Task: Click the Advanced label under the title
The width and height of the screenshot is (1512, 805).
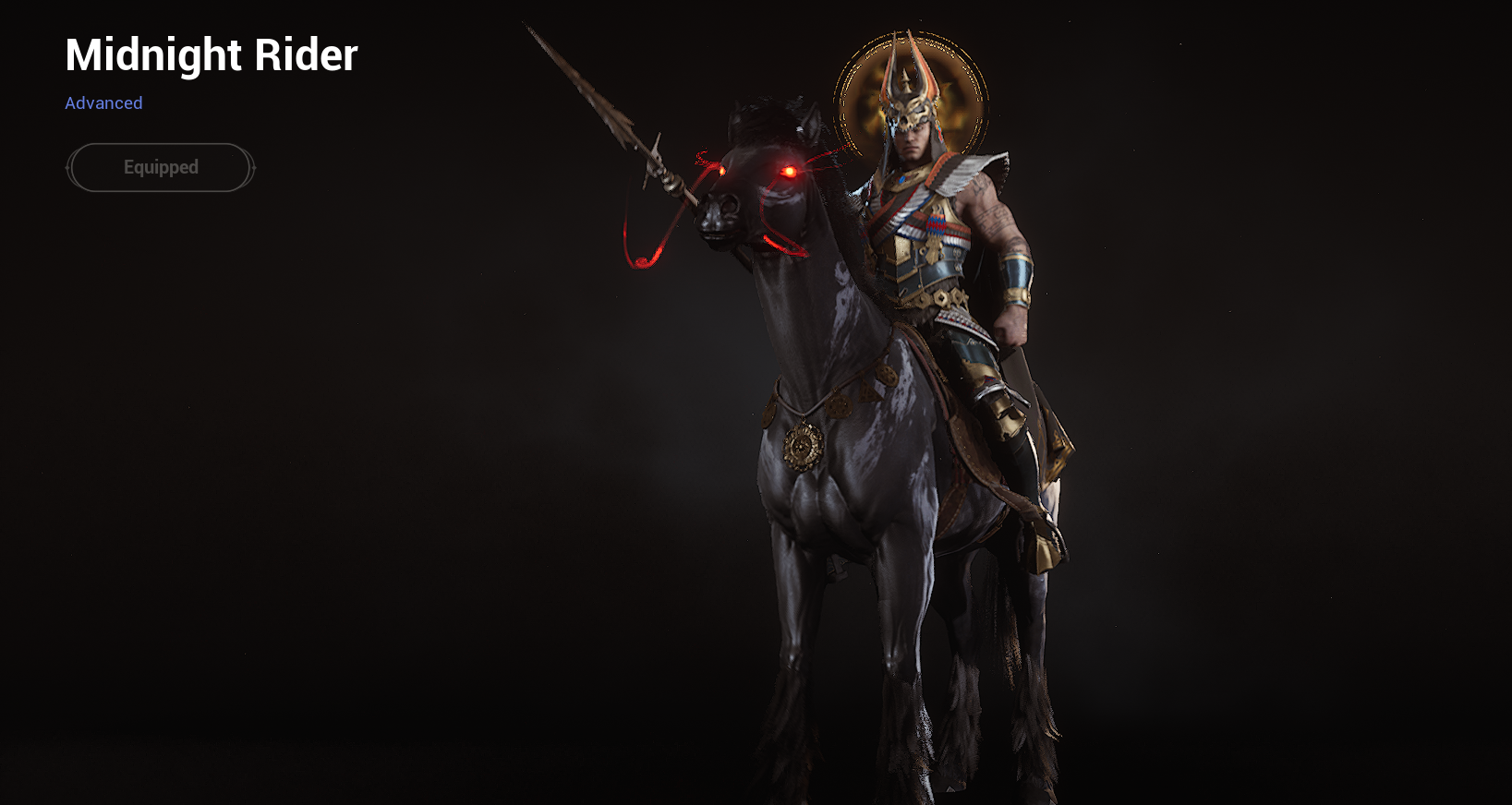Action: tap(103, 102)
